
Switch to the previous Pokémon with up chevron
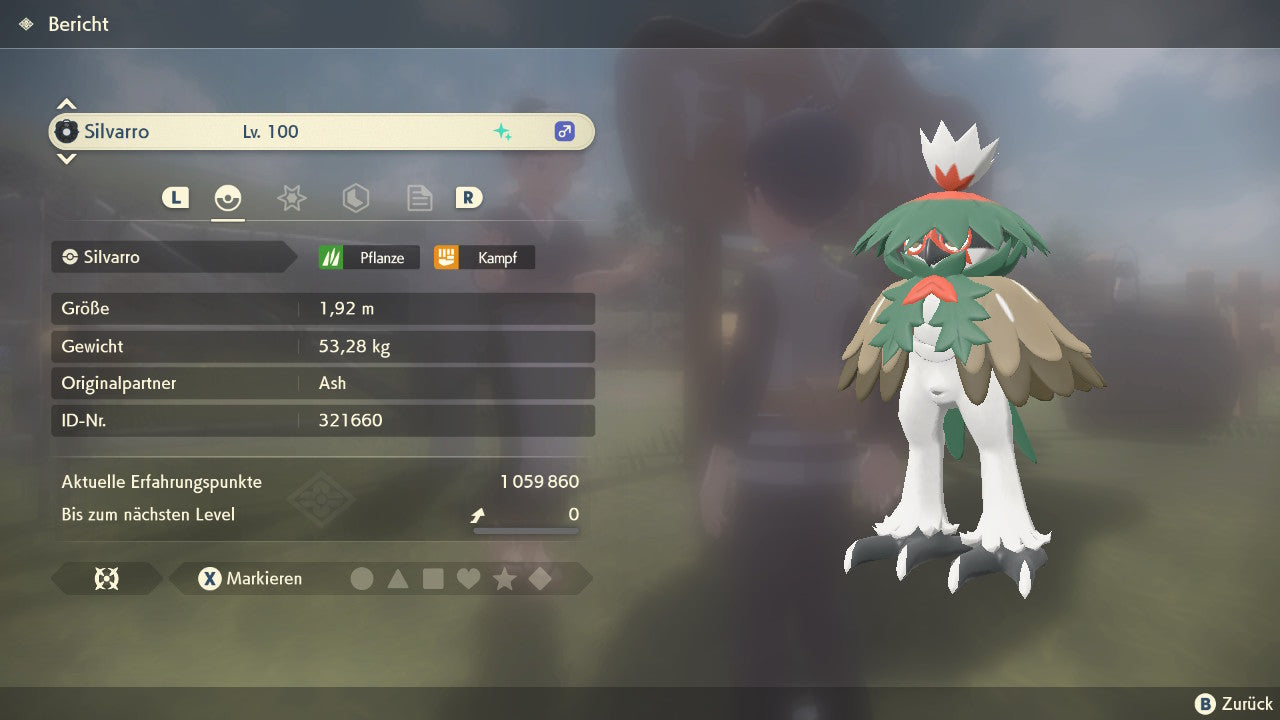coord(66,104)
